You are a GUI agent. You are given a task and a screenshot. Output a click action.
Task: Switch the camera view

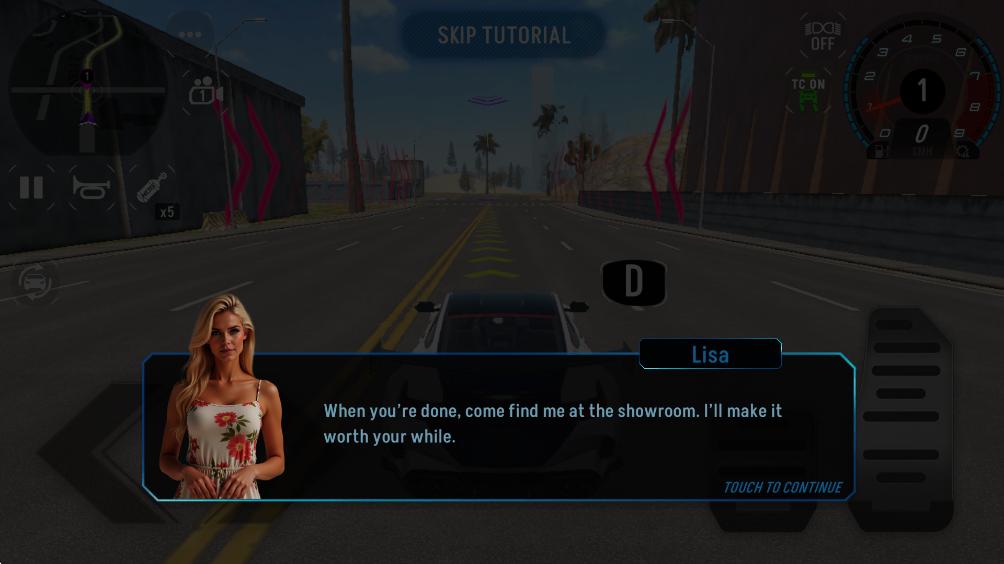click(205, 90)
